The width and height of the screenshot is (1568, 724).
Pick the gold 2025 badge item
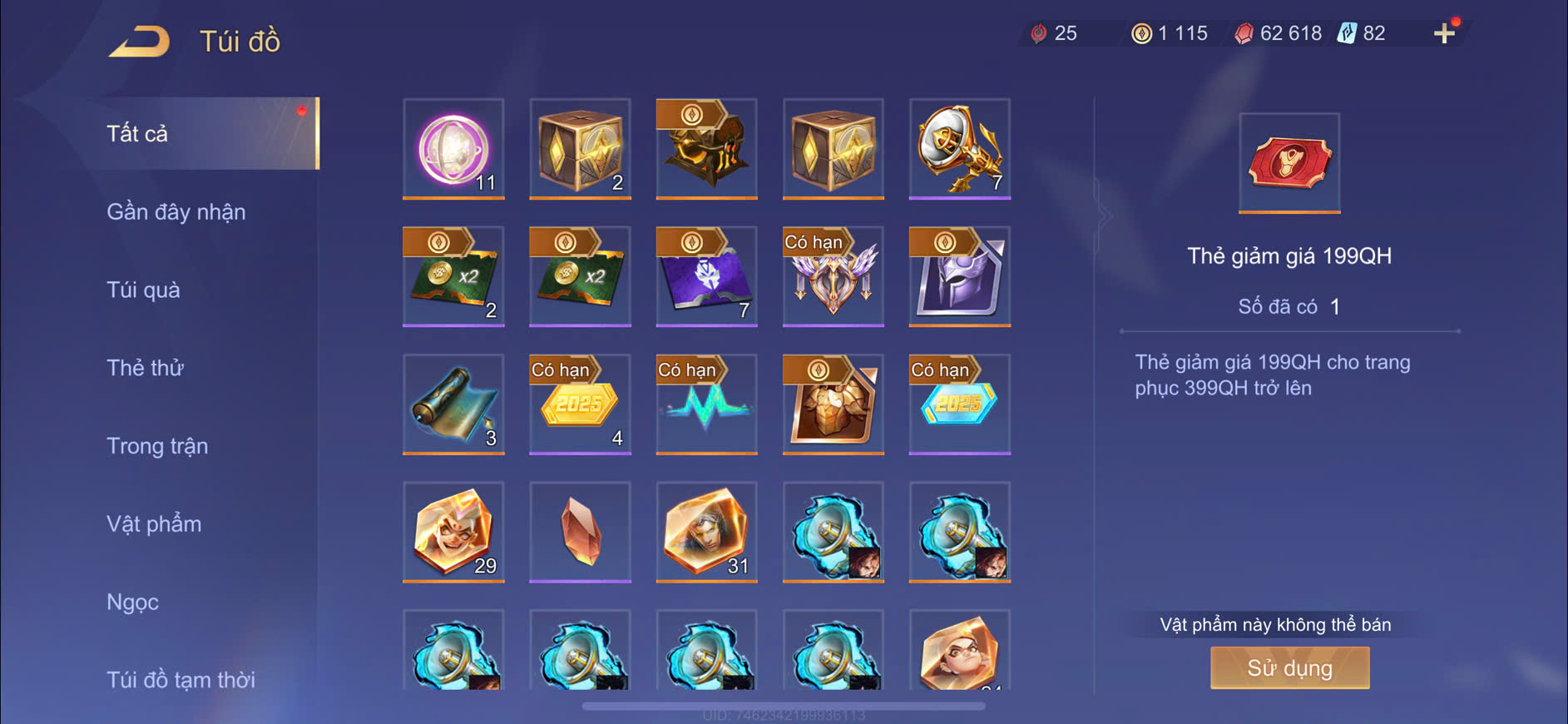point(580,404)
